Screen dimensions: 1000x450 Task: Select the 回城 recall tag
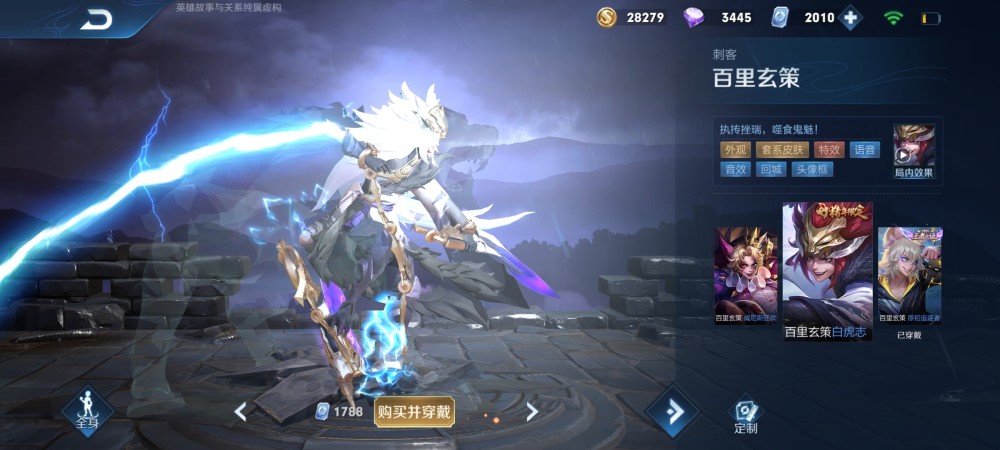pyautogui.click(x=771, y=169)
